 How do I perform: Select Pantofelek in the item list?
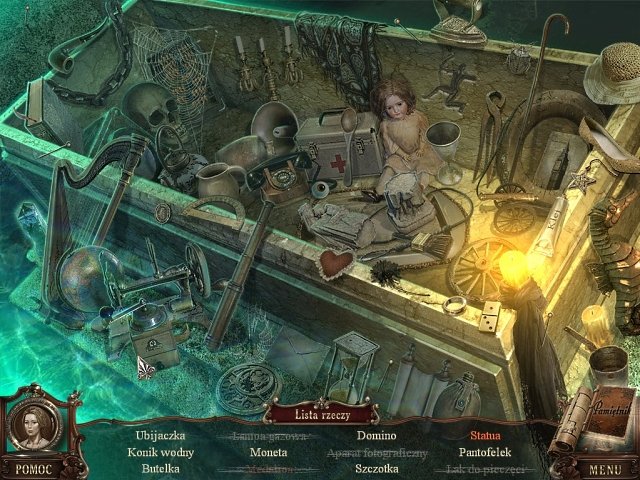tap(485, 451)
